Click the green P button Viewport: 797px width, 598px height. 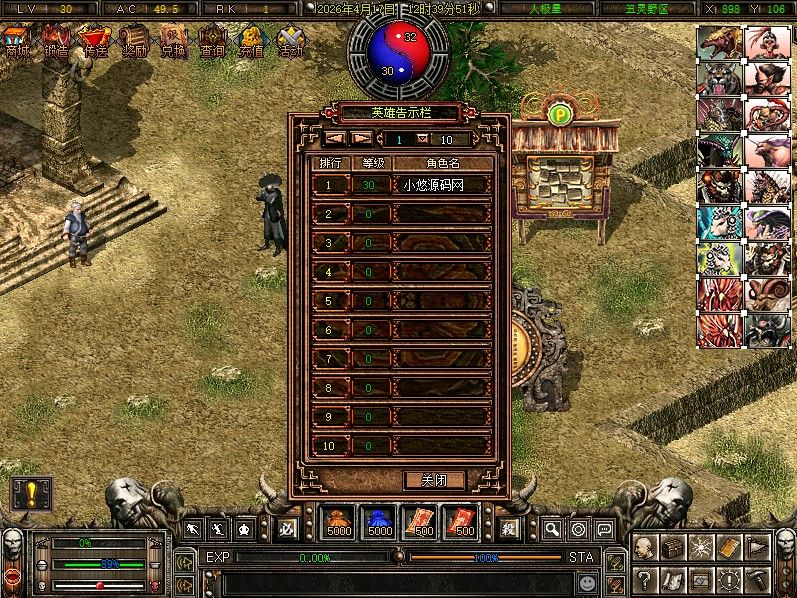point(559,113)
